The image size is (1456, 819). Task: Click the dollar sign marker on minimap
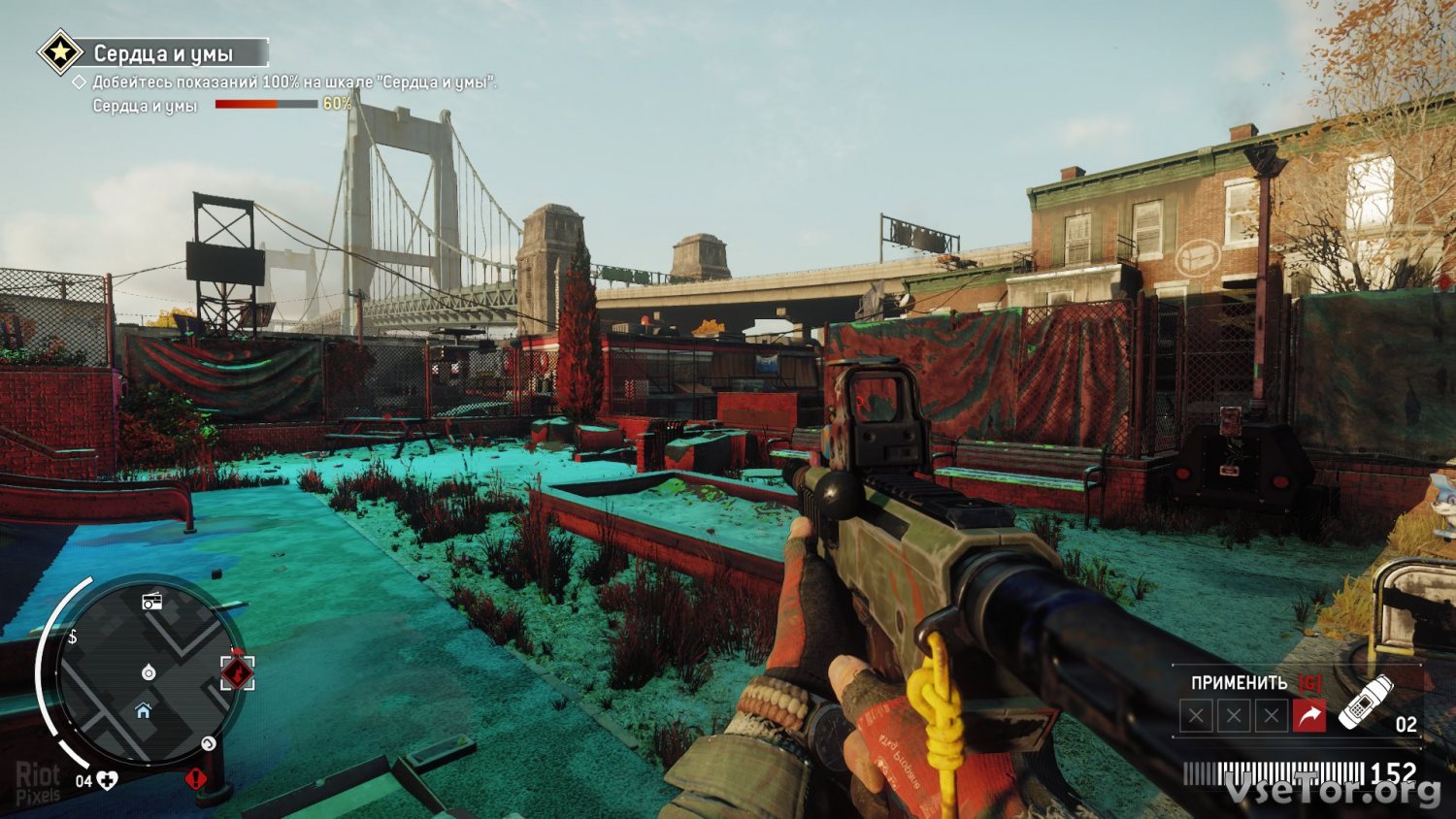point(73,638)
